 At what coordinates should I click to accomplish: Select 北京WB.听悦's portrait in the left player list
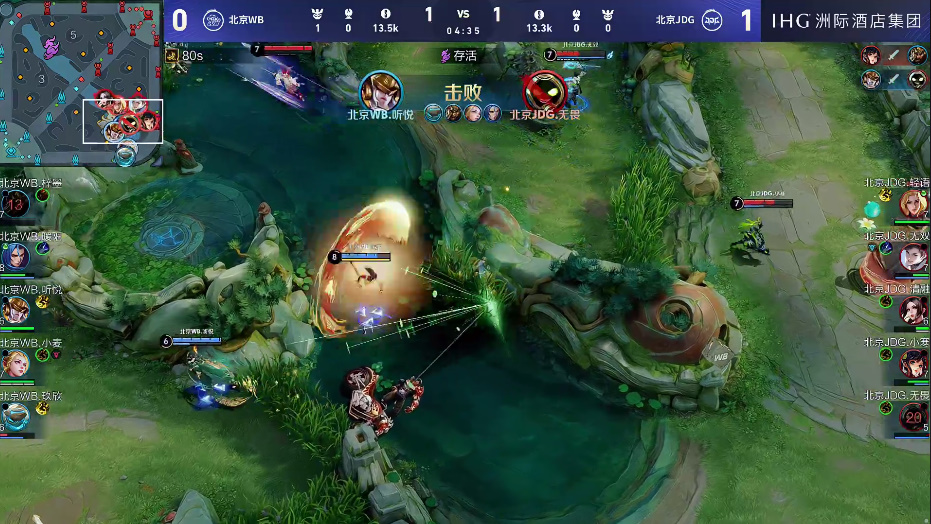[15, 310]
